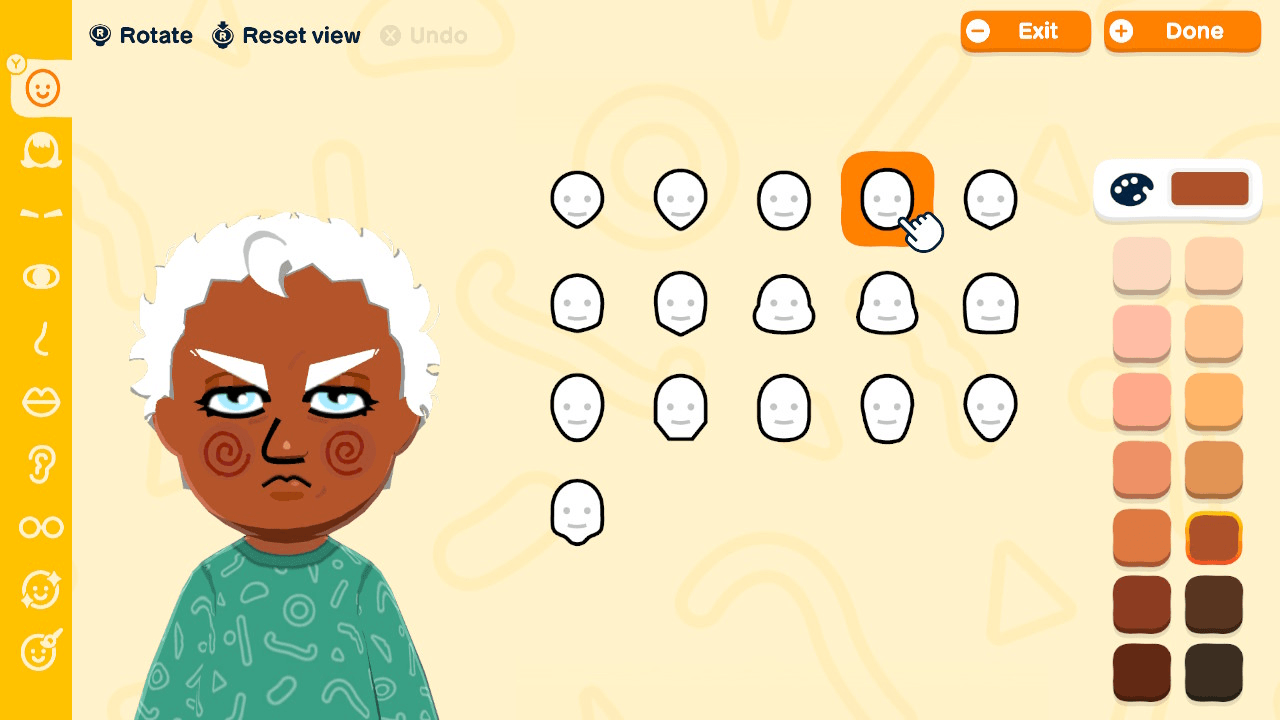Viewport: 1280px width, 720px height.
Task: Open the Nose editor
Action: click(x=40, y=340)
